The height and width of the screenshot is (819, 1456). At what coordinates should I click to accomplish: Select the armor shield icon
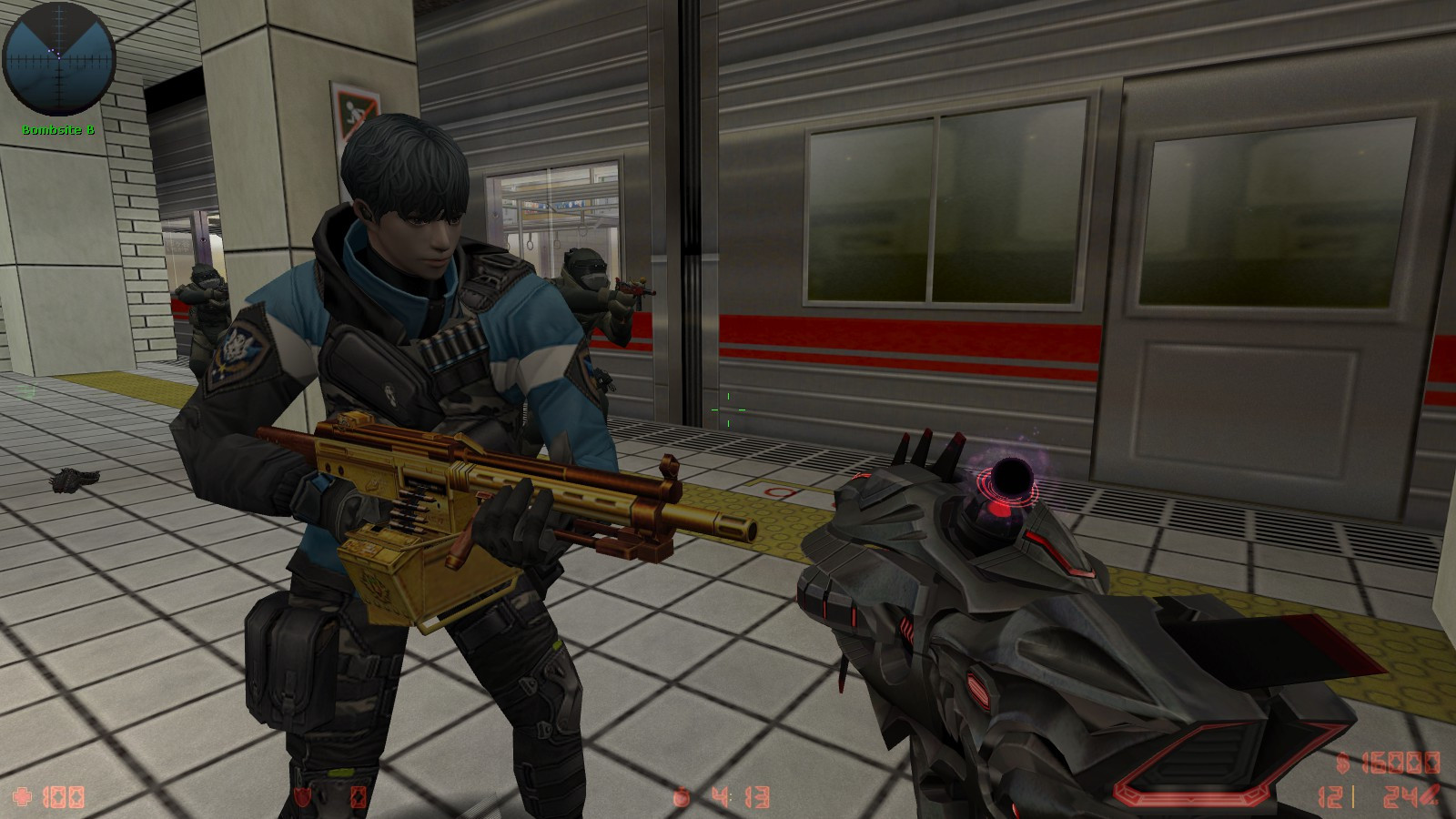(302, 797)
